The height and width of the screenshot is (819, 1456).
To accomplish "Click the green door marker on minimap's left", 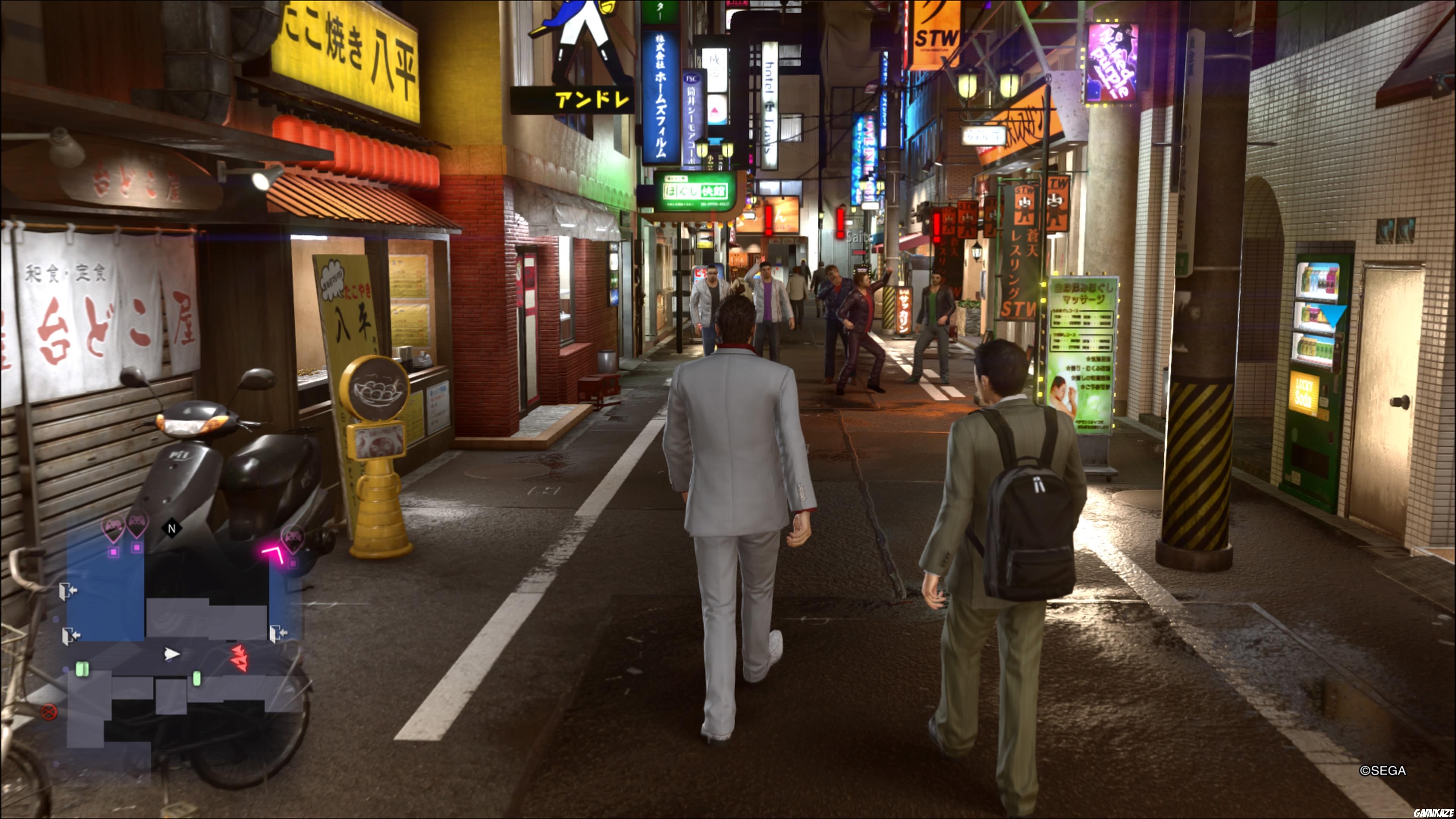I will [82, 668].
